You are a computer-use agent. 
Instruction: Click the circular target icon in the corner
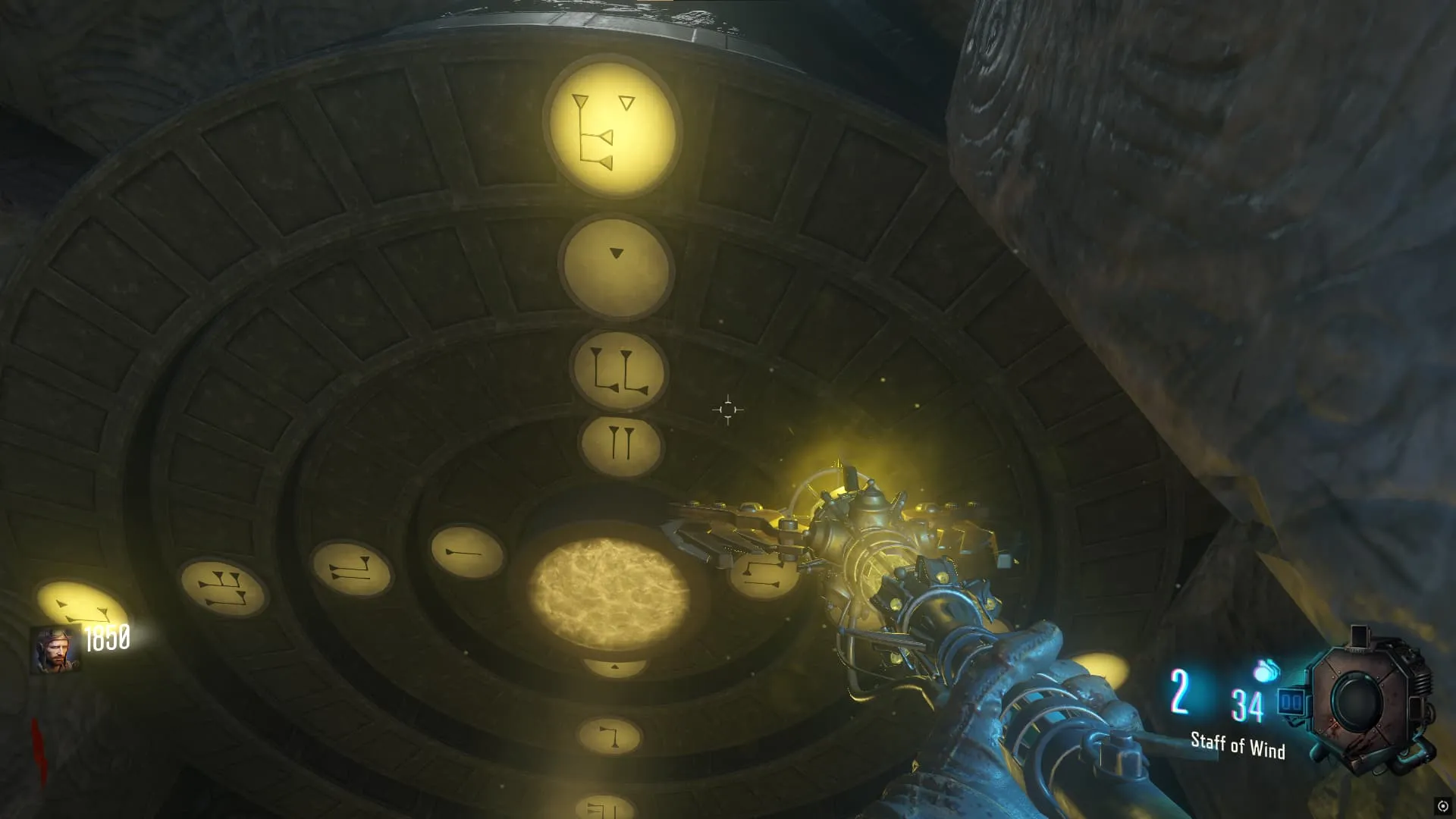pyautogui.click(x=1442, y=806)
